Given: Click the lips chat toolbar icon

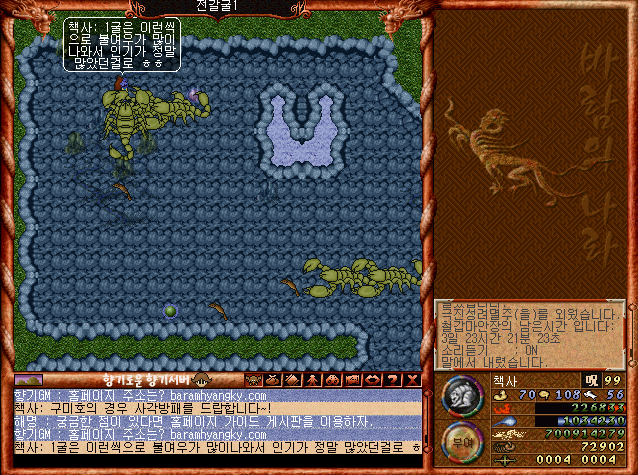Looking at the screenshot, I should [372, 380].
